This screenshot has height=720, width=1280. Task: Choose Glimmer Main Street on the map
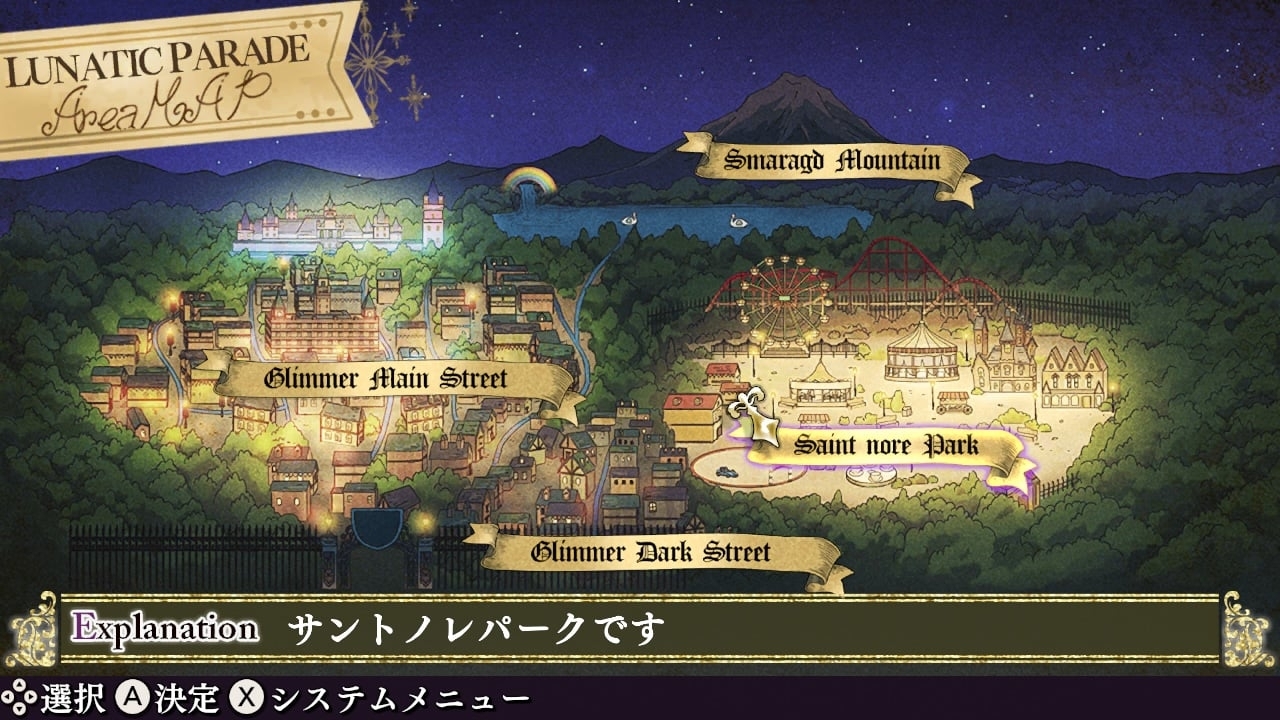click(386, 379)
